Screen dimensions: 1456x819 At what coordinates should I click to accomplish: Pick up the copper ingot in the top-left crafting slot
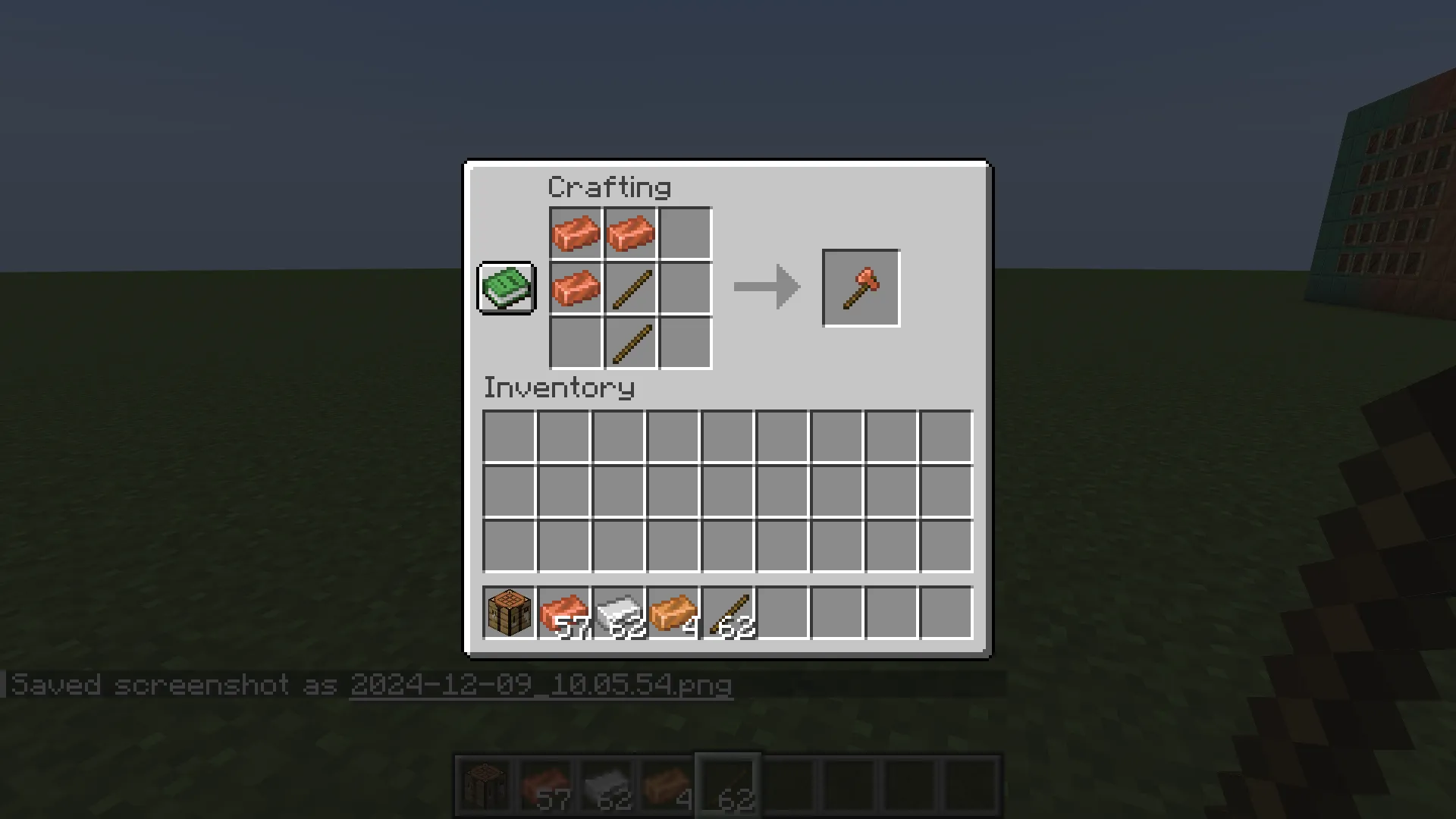click(x=576, y=233)
